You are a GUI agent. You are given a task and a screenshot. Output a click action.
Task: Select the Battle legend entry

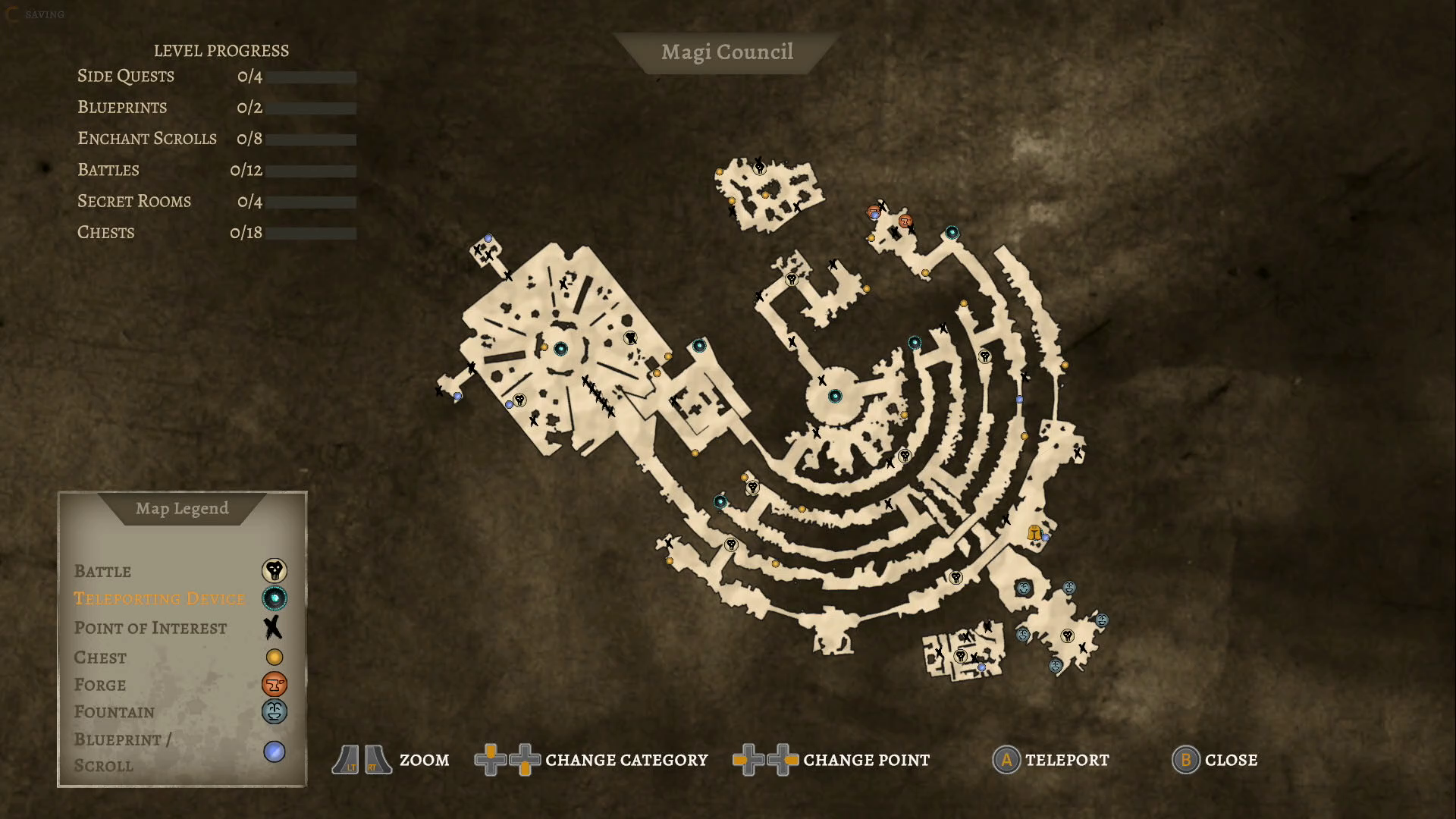point(102,571)
